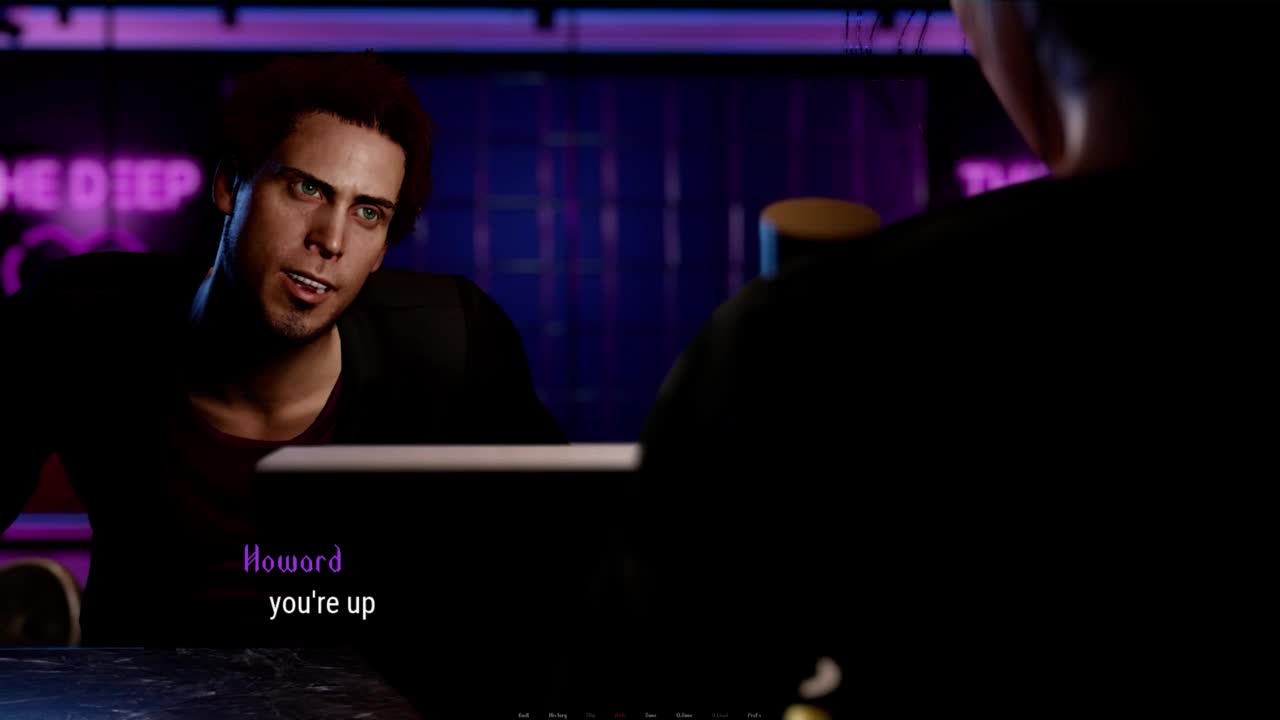Quick load with Q.Load
Screen dimensions: 1280x720
click(x=720, y=715)
